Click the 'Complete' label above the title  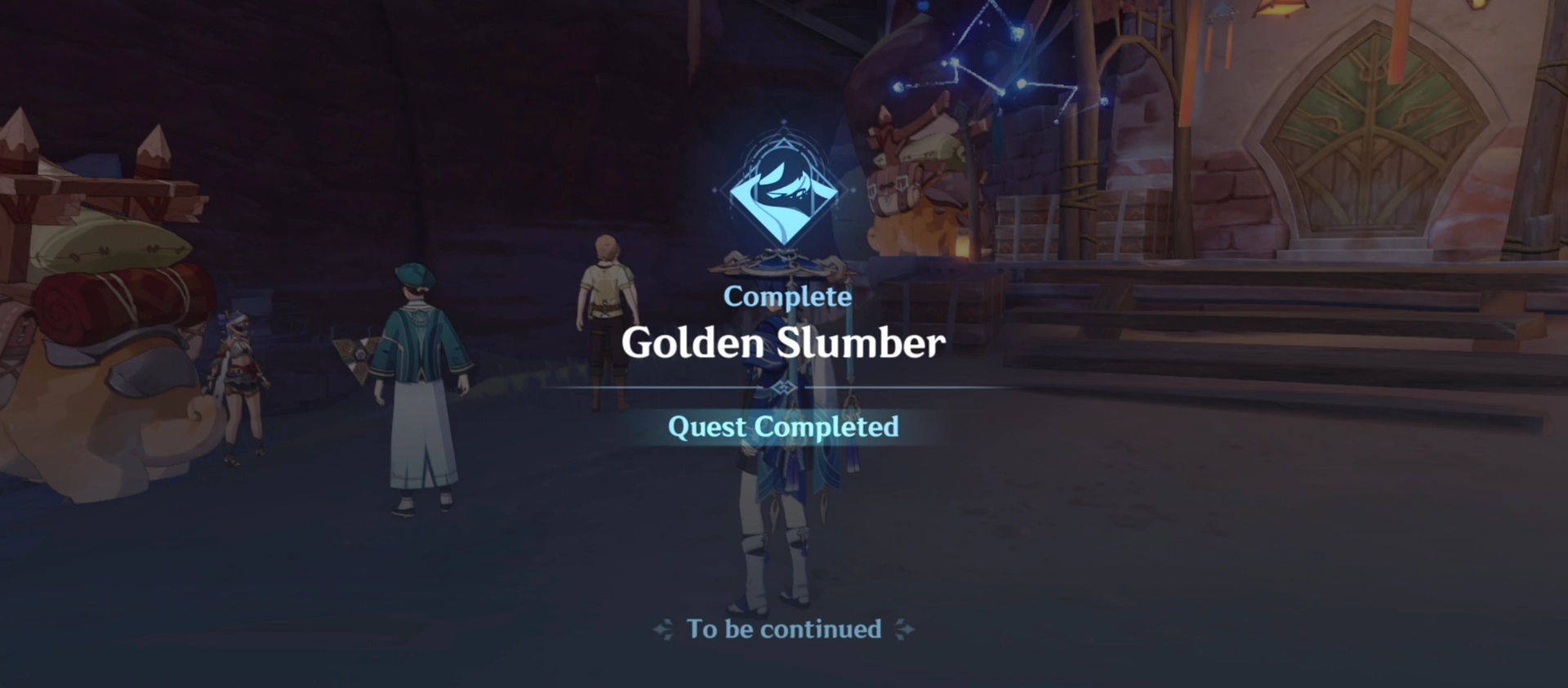click(786, 297)
